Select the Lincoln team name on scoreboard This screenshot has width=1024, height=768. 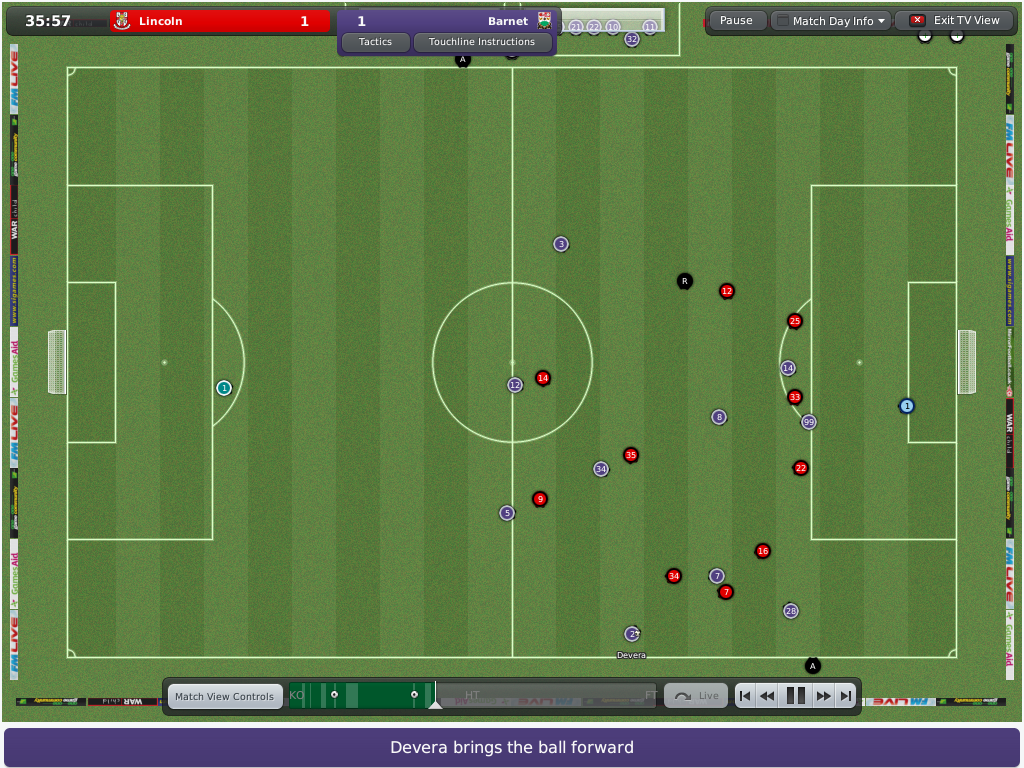160,21
